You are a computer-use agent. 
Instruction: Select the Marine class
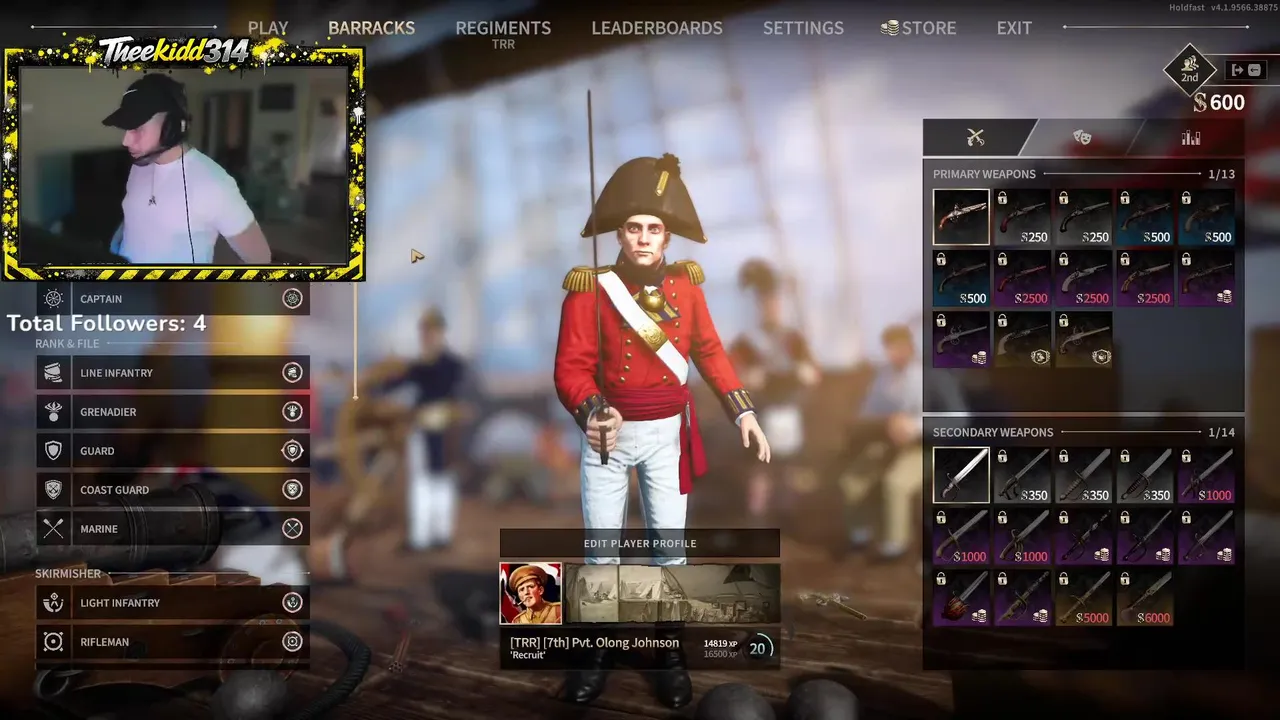[172, 529]
